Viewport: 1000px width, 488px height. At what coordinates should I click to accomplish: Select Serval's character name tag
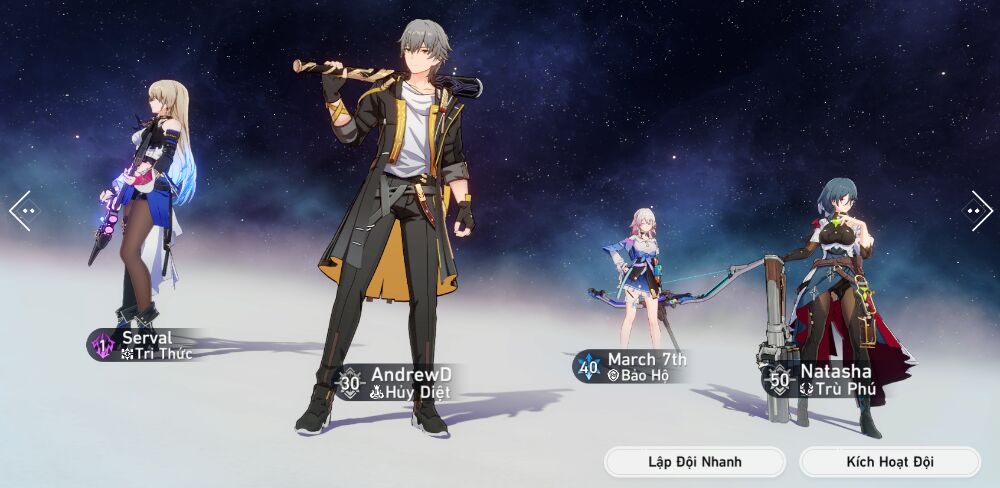(145, 345)
